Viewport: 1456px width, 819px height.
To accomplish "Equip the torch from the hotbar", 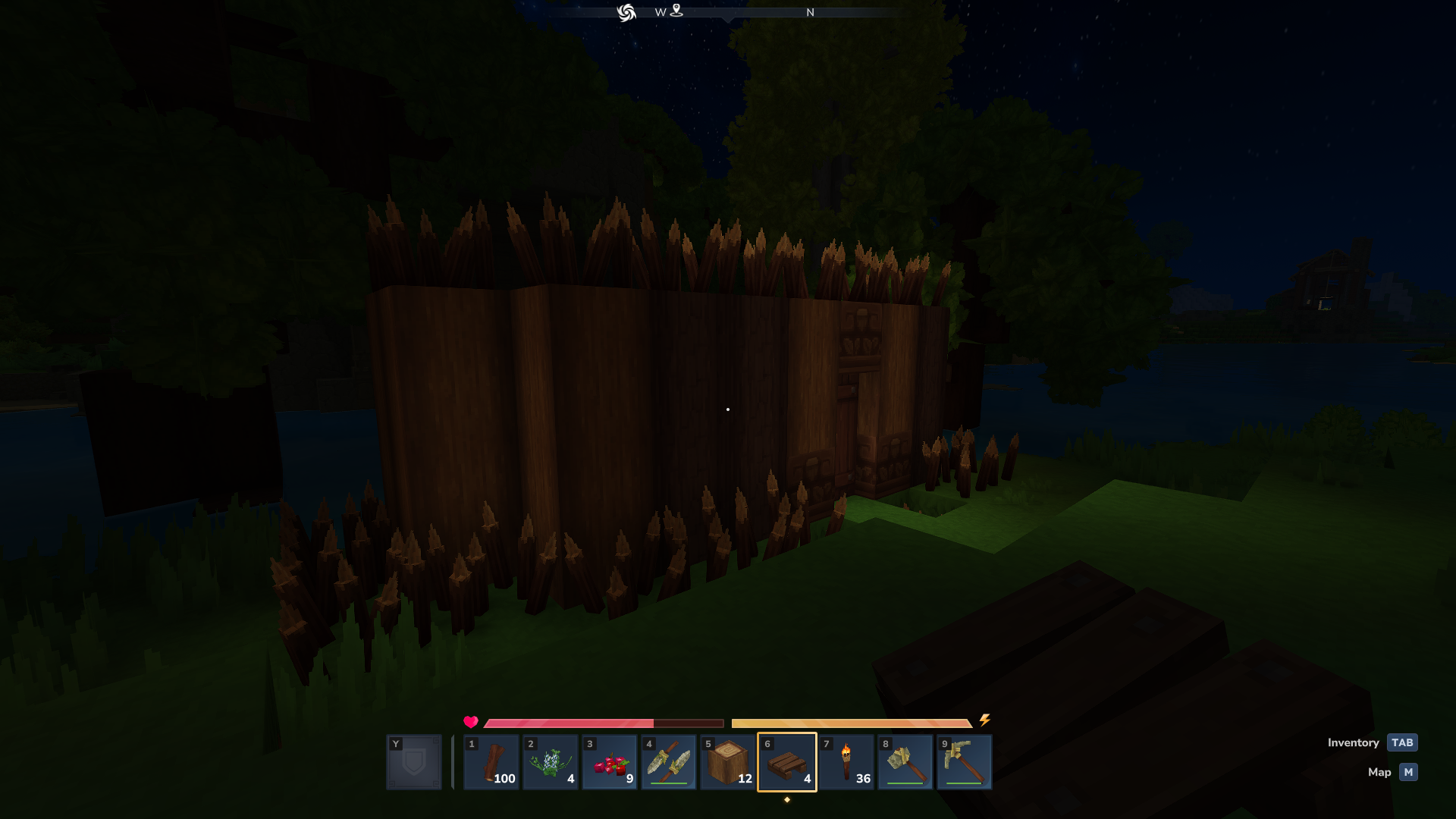I will tap(846, 762).
